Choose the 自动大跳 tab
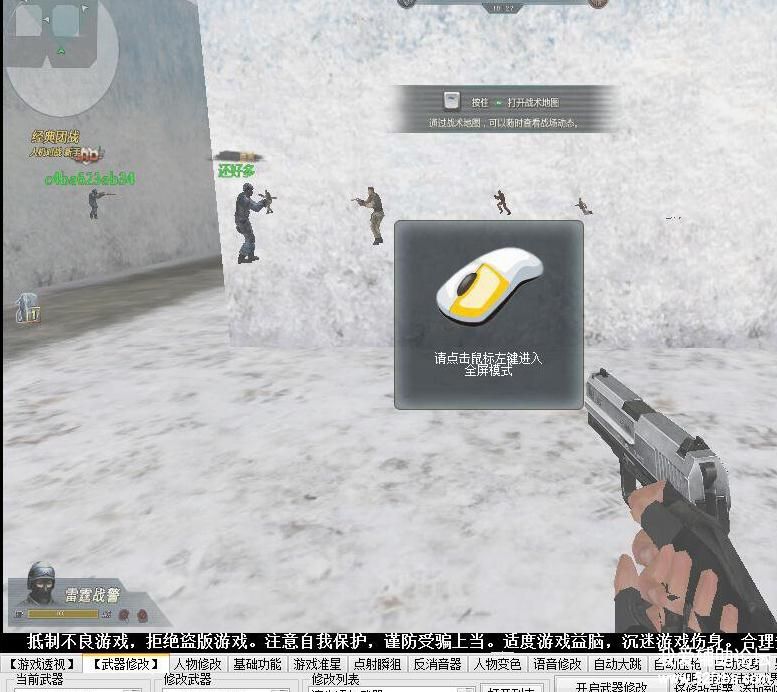This screenshot has height=692, width=777. coord(618,664)
